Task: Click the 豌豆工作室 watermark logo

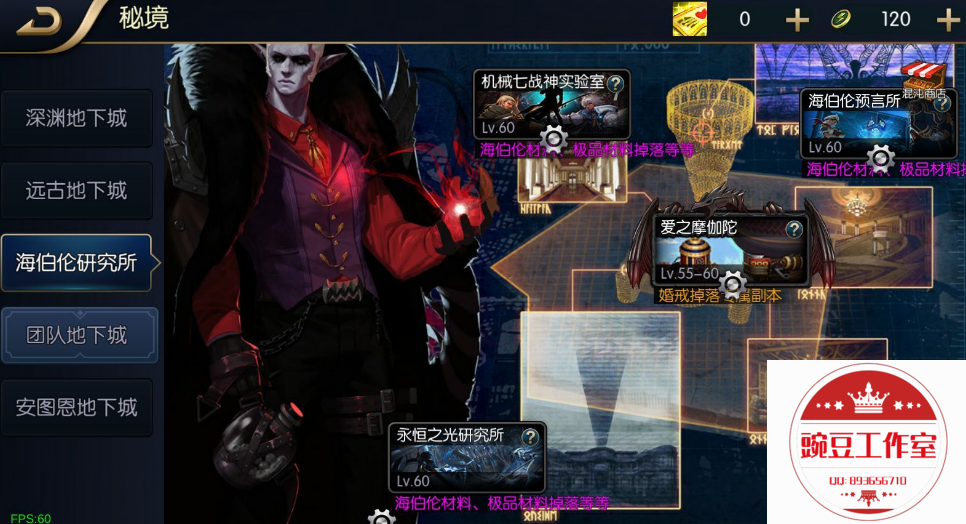Action: coord(864,441)
